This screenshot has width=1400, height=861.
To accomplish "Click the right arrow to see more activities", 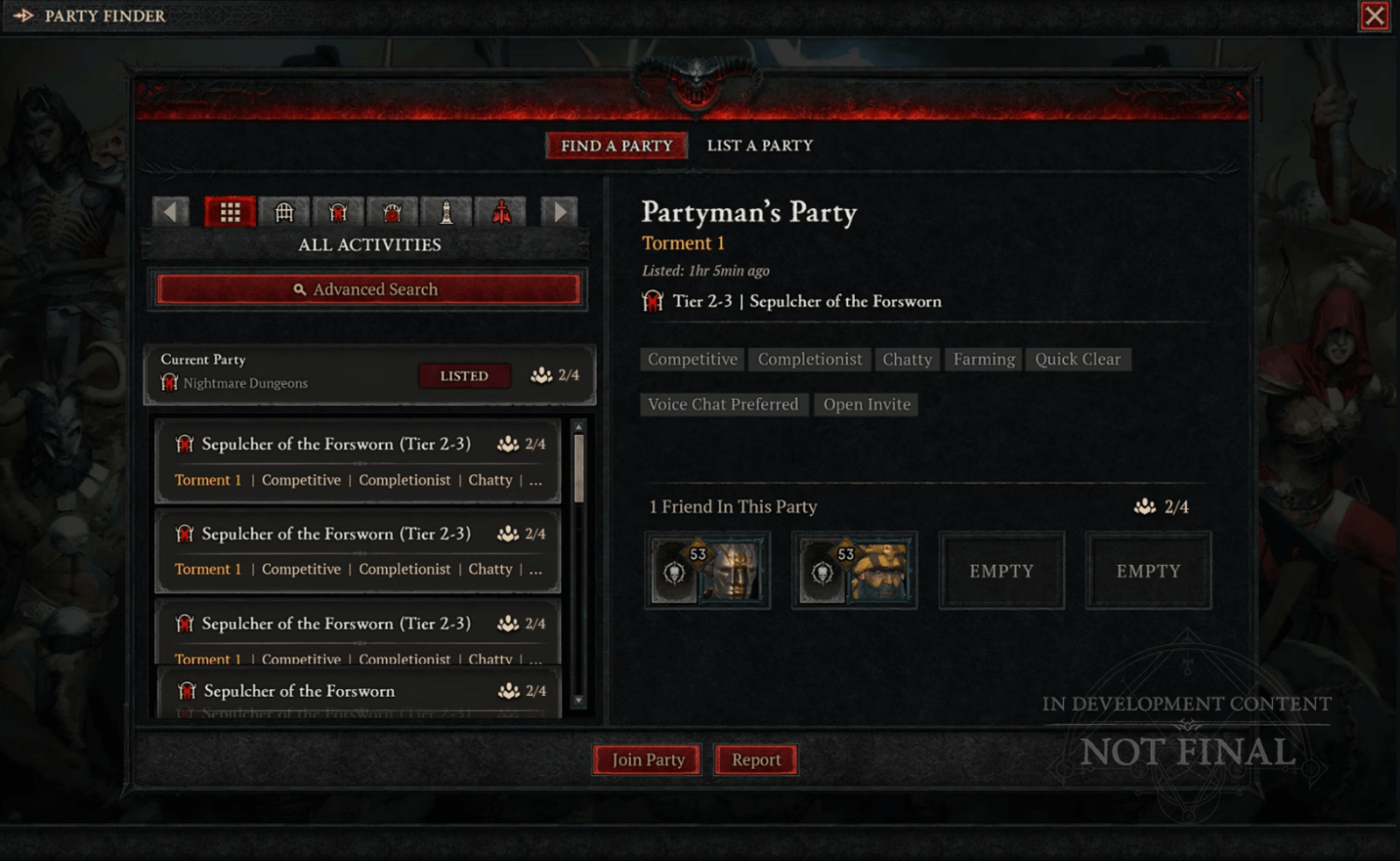I will pos(559,211).
